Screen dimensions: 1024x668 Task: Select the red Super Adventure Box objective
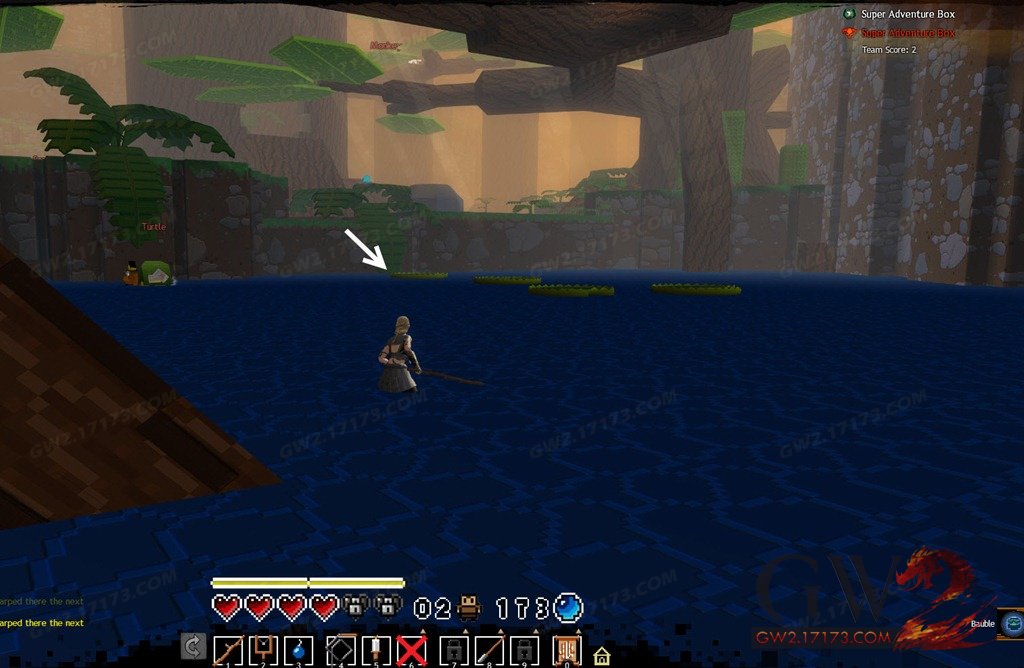(x=907, y=33)
